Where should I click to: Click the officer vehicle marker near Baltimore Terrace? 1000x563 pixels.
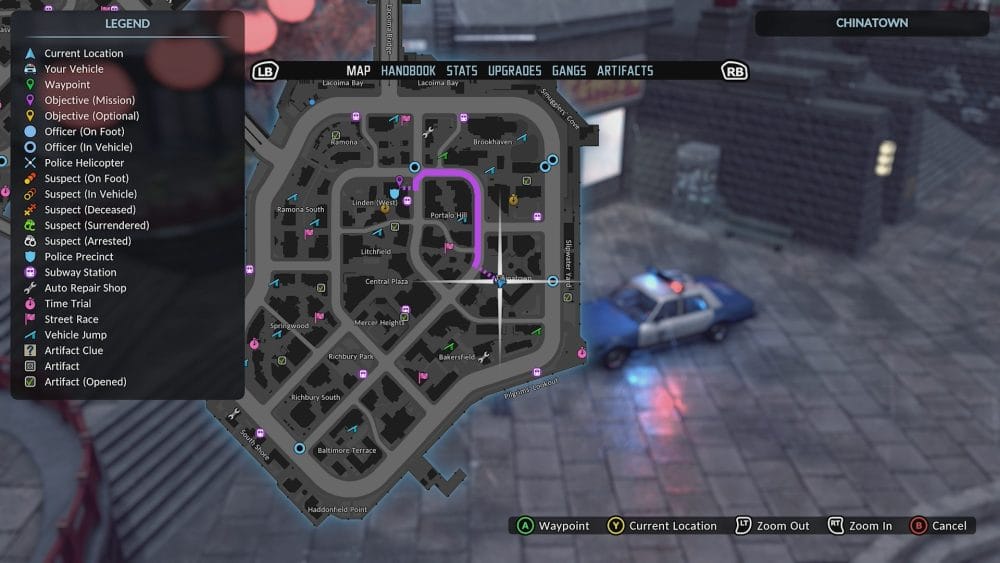click(x=299, y=449)
